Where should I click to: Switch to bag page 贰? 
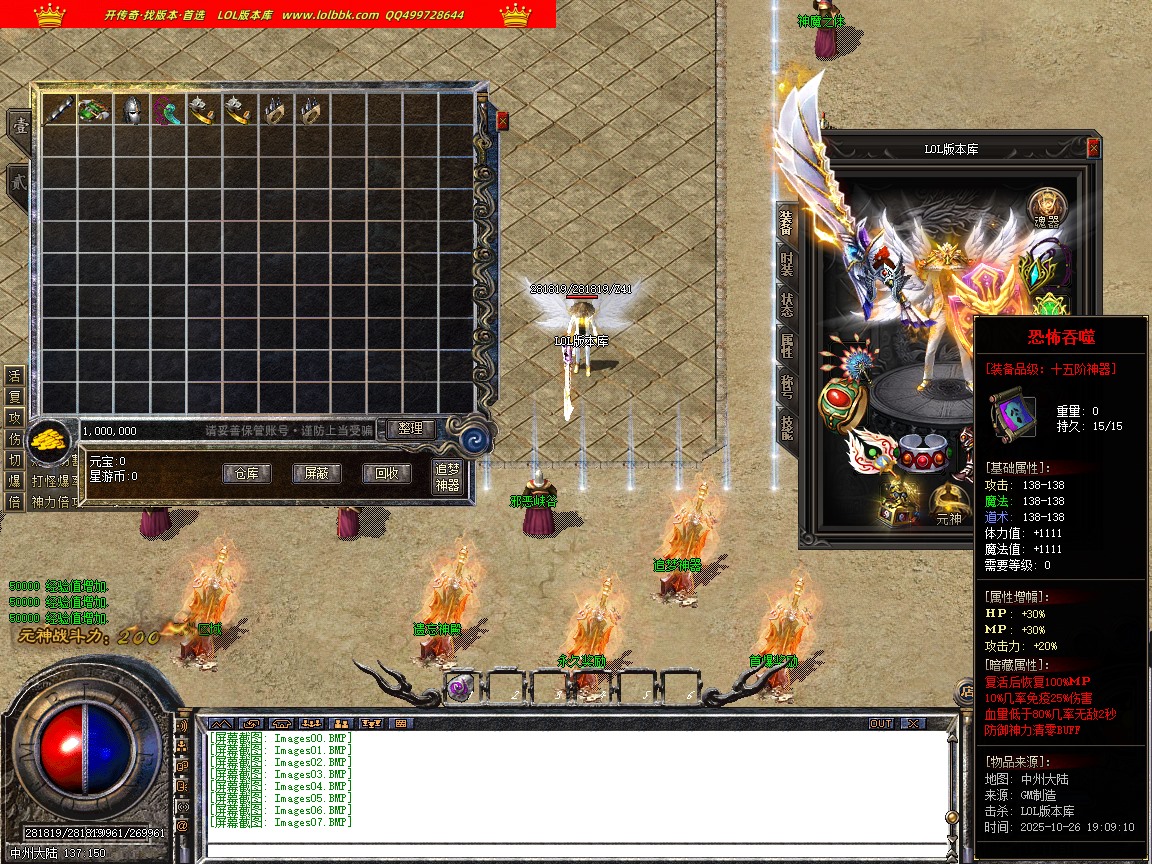[x=18, y=183]
